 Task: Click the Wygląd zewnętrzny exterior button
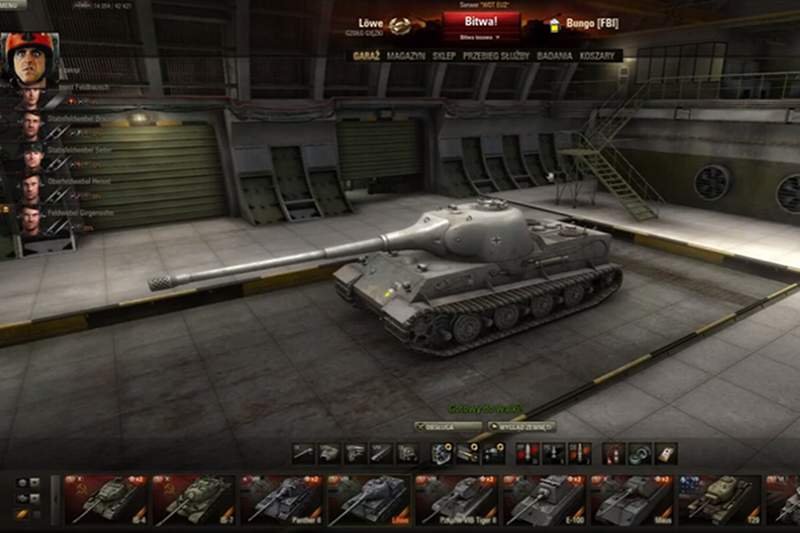click(520, 426)
